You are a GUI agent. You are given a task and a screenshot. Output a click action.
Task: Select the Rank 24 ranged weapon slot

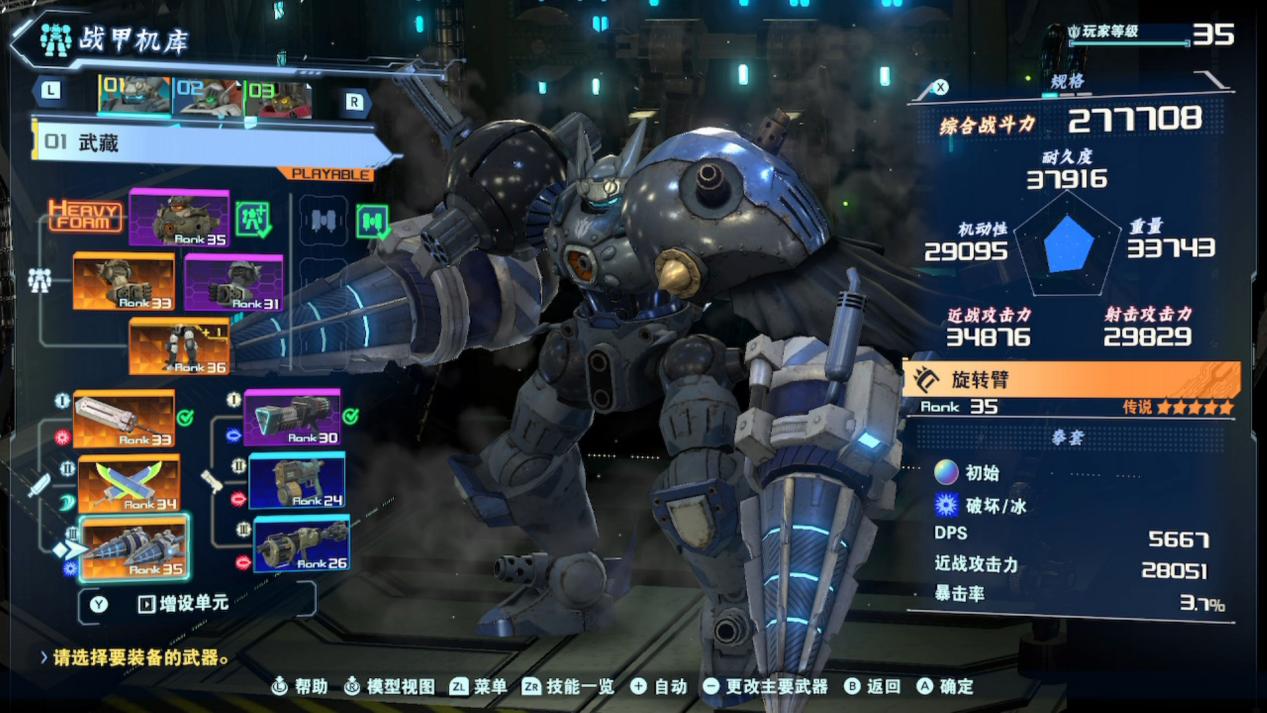click(297, 481)
